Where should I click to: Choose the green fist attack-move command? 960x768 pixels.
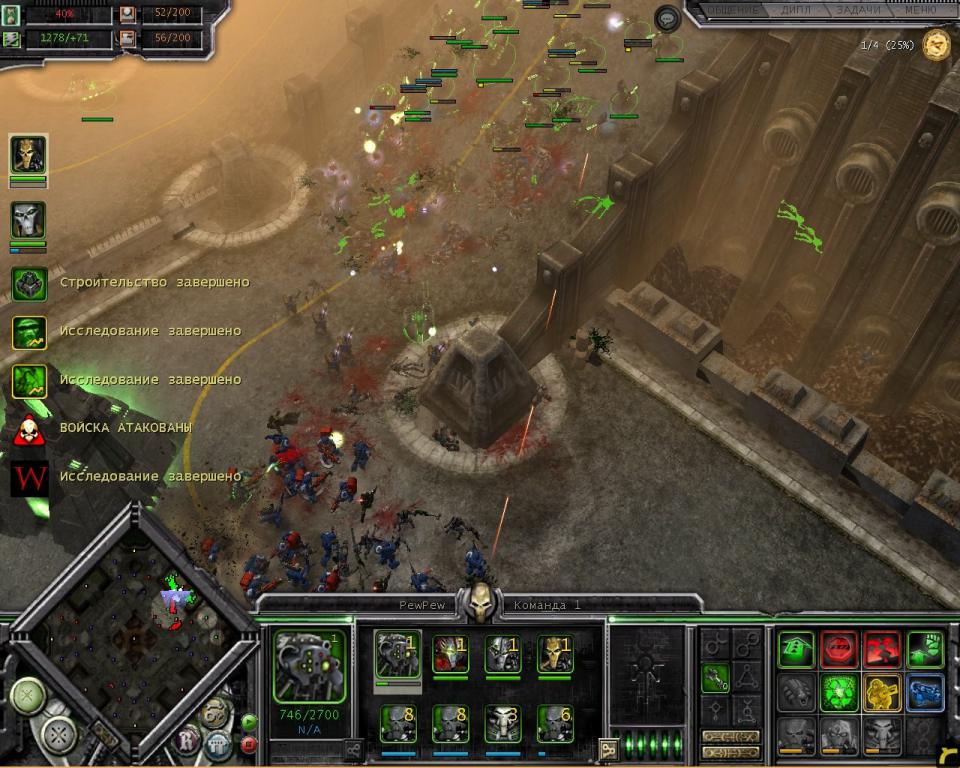[925, 650]
